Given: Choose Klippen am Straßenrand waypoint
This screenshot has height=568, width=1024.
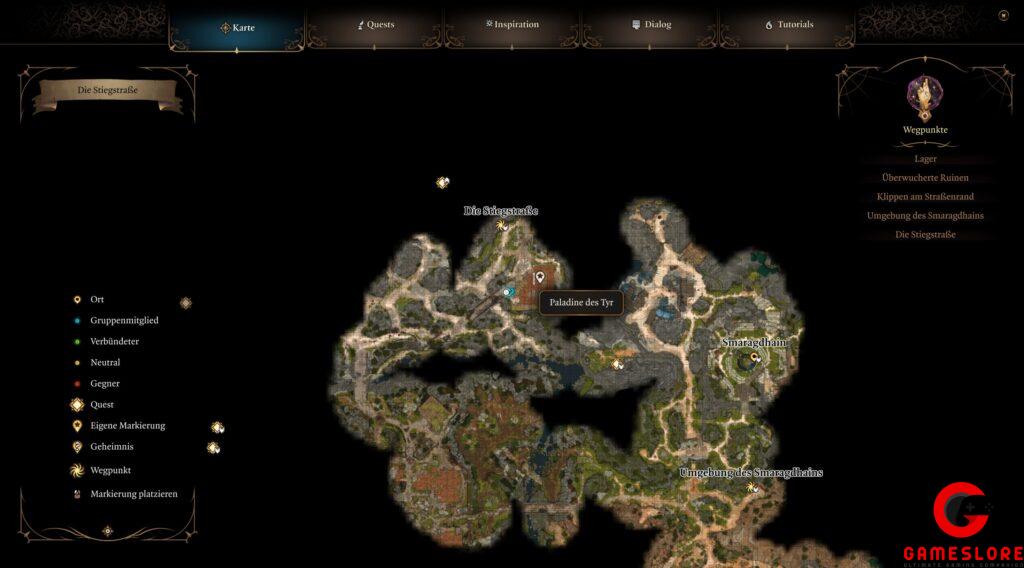Looking at the screenshot, I should [x=925, y=197].
